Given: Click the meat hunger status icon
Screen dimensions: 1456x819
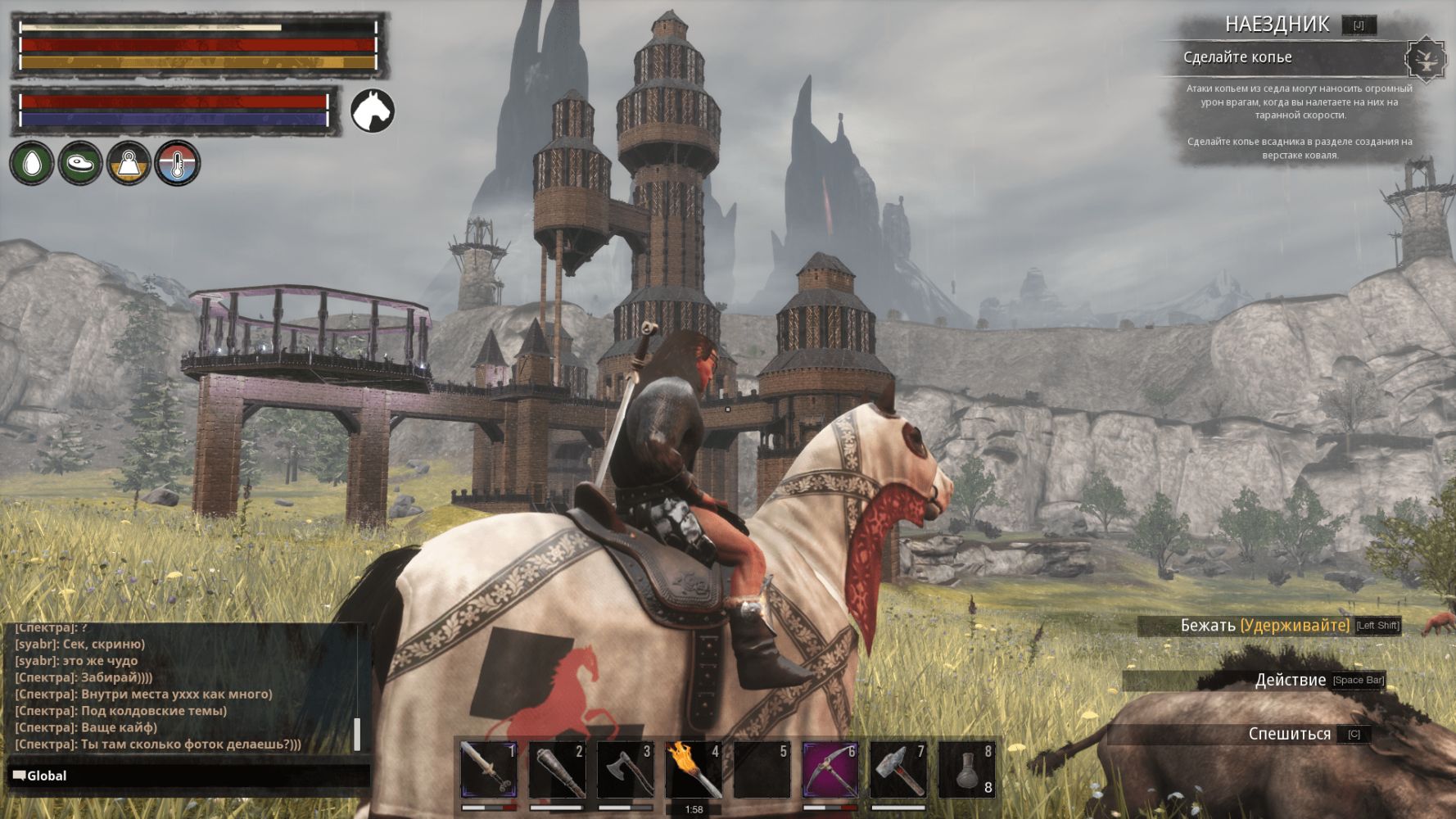Looking at the screenshot, I should pyautogui.click(x=80, y=163).
